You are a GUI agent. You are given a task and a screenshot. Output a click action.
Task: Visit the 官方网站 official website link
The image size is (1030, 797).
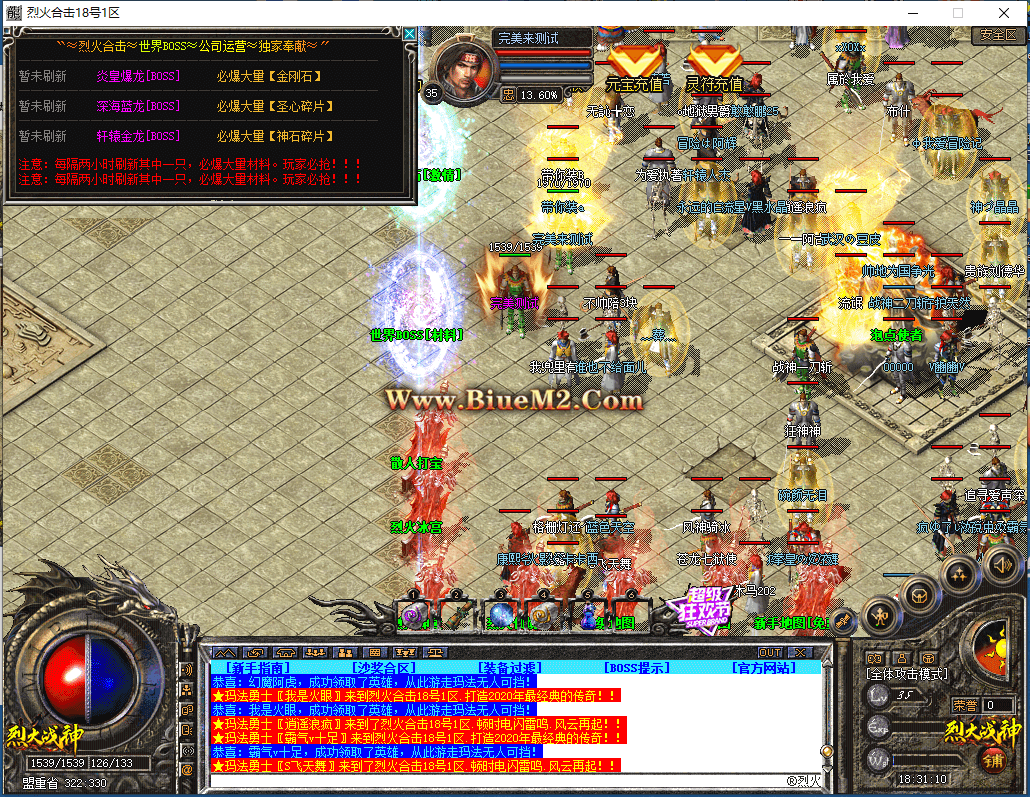coord(764,667)
